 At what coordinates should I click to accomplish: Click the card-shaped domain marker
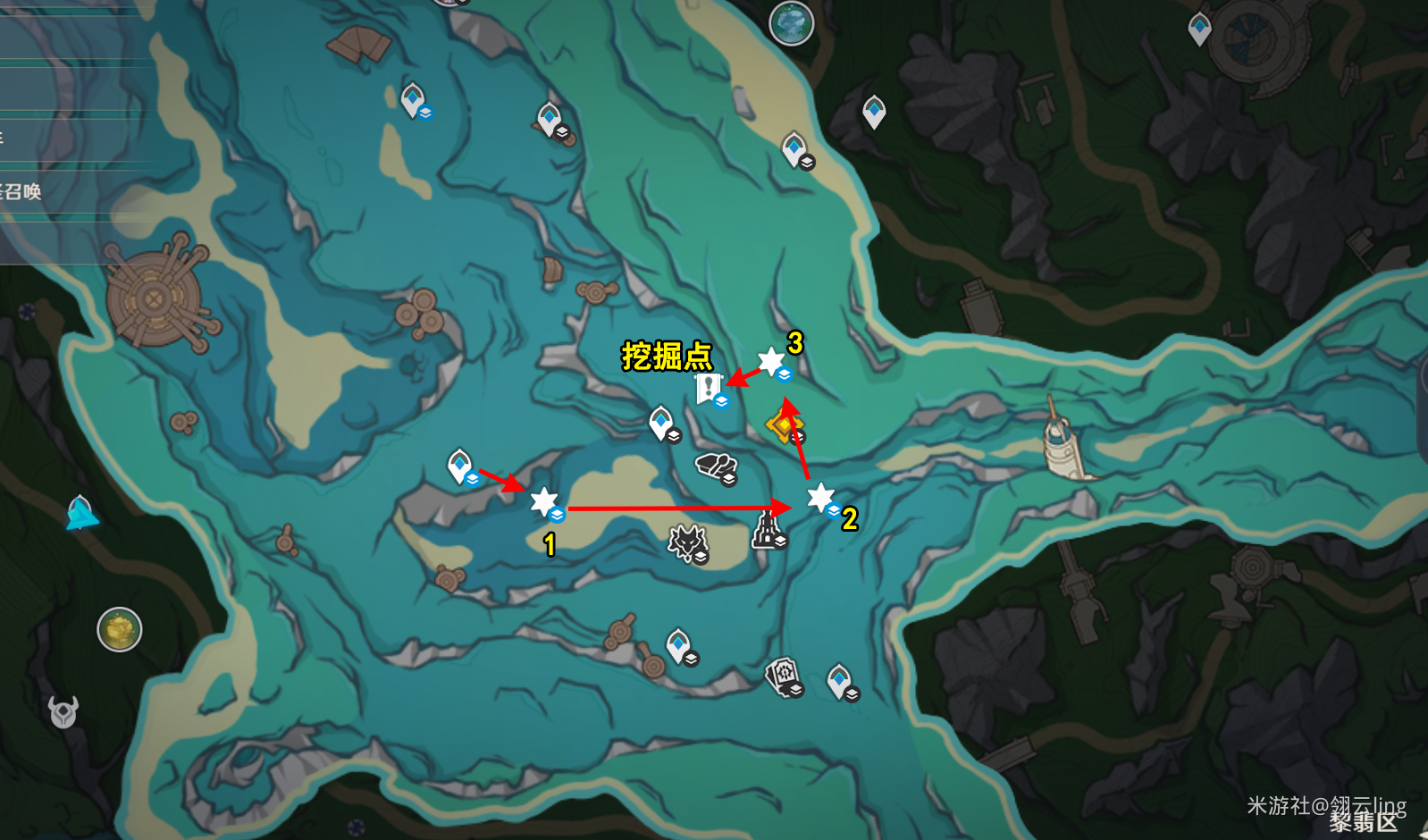pos(783,676)
